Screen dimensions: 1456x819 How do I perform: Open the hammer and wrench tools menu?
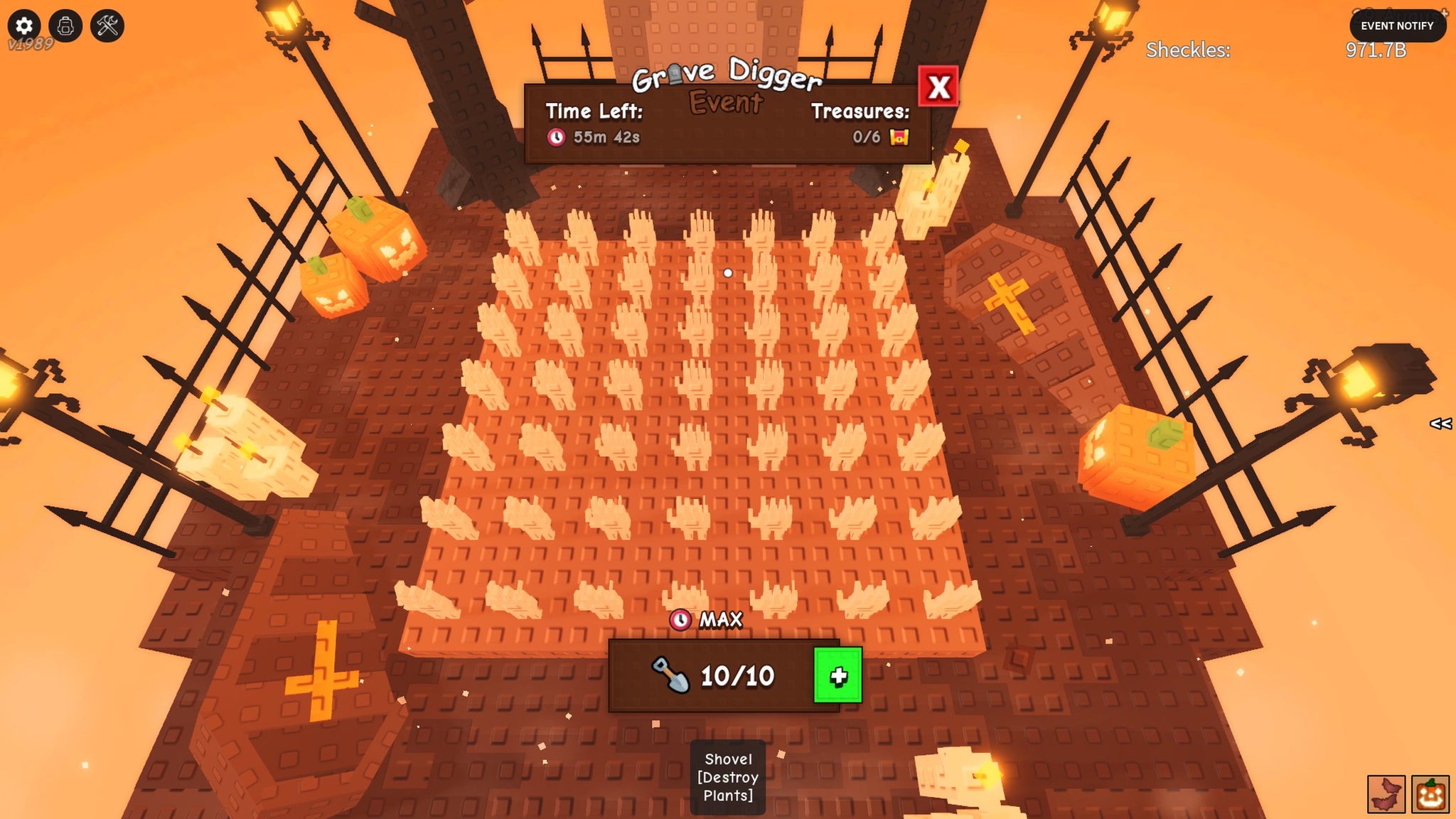click(x=107, y=26)
